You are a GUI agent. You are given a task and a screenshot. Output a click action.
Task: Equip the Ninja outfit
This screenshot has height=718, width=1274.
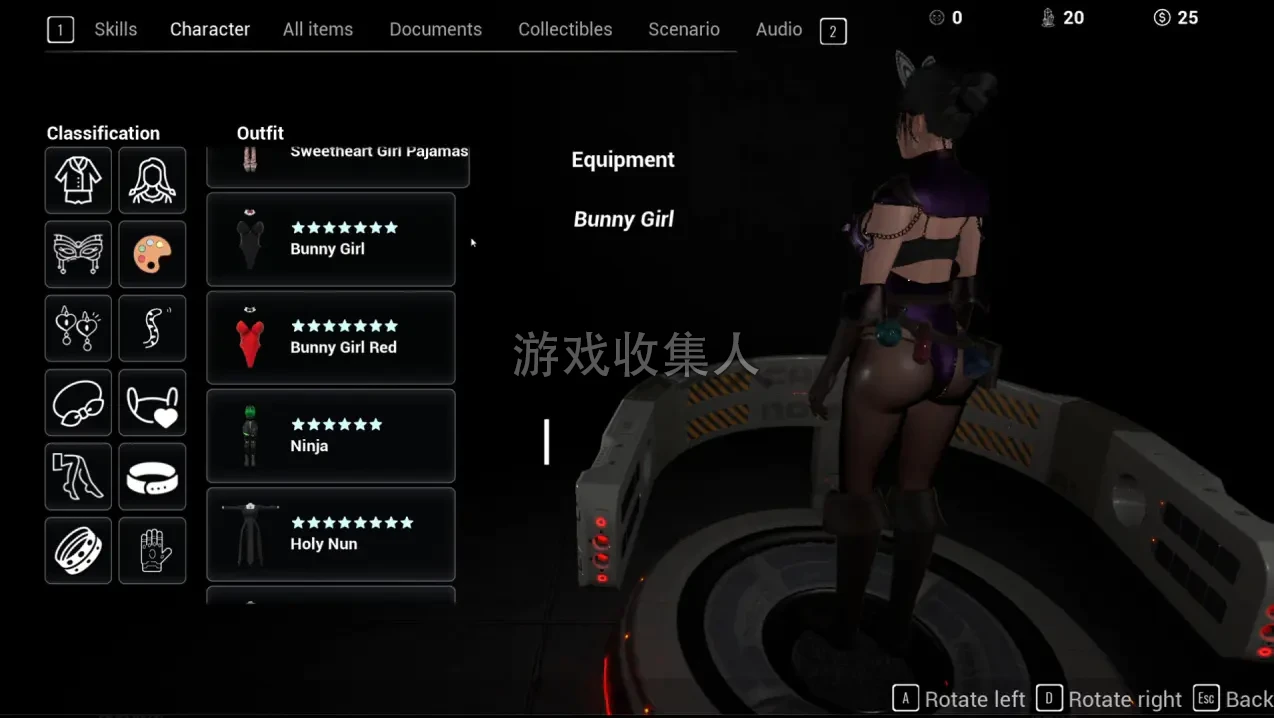pyautogui.click(x=330, y=436)
